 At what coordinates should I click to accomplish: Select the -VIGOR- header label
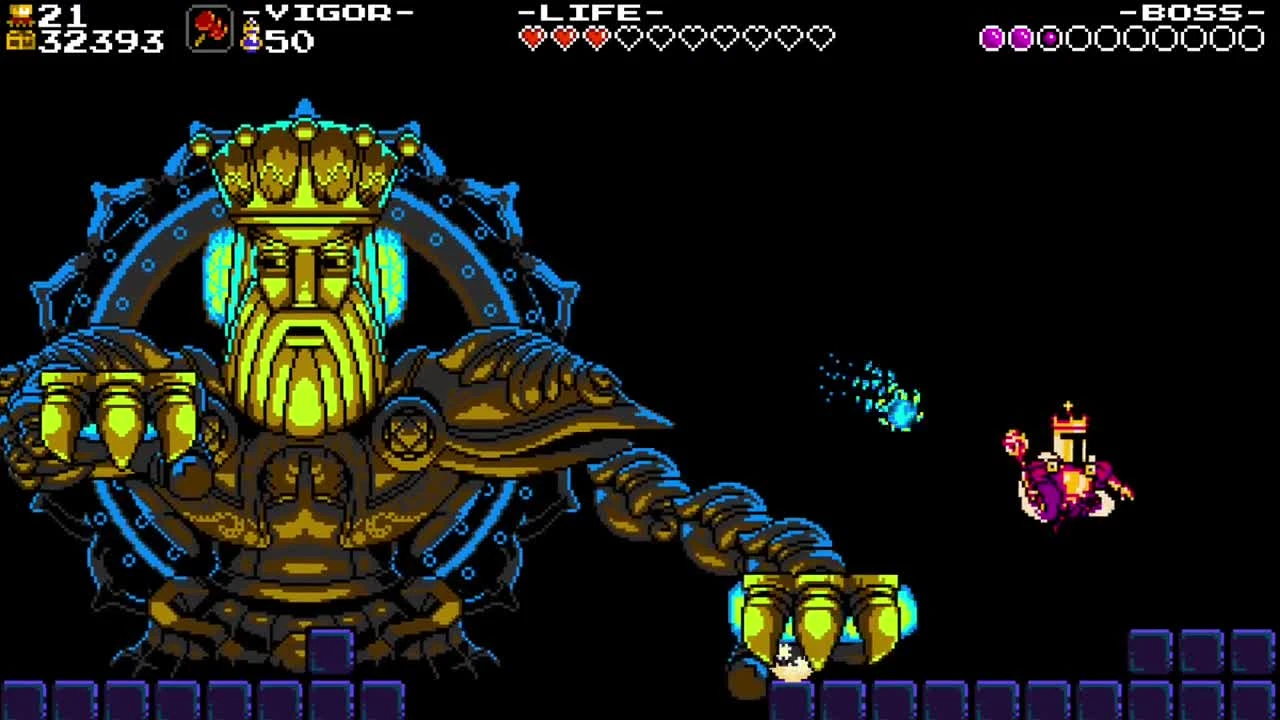pos(330,14)
